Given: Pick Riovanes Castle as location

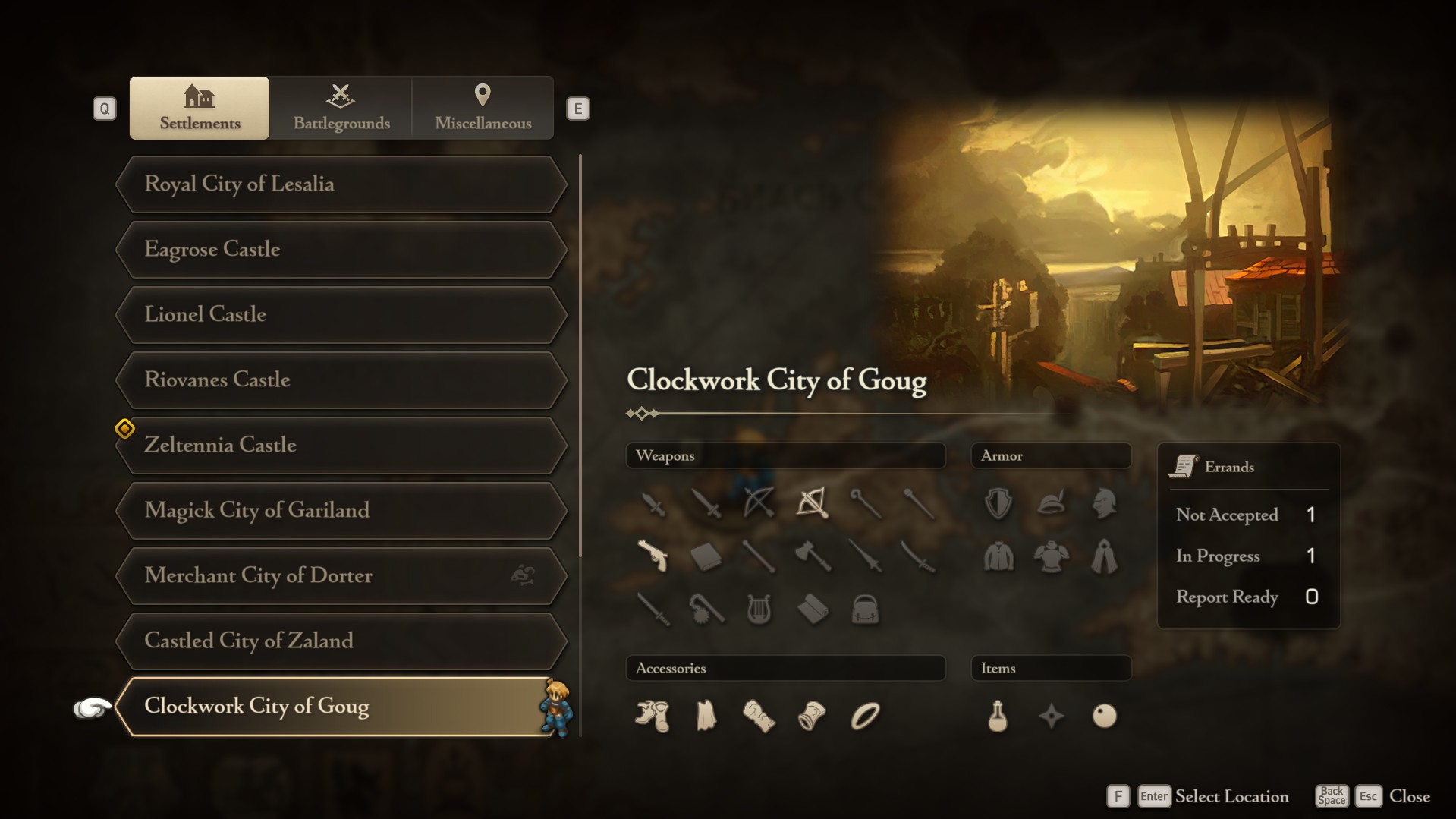Looking at the screenshot, I should tap(341, 380).
